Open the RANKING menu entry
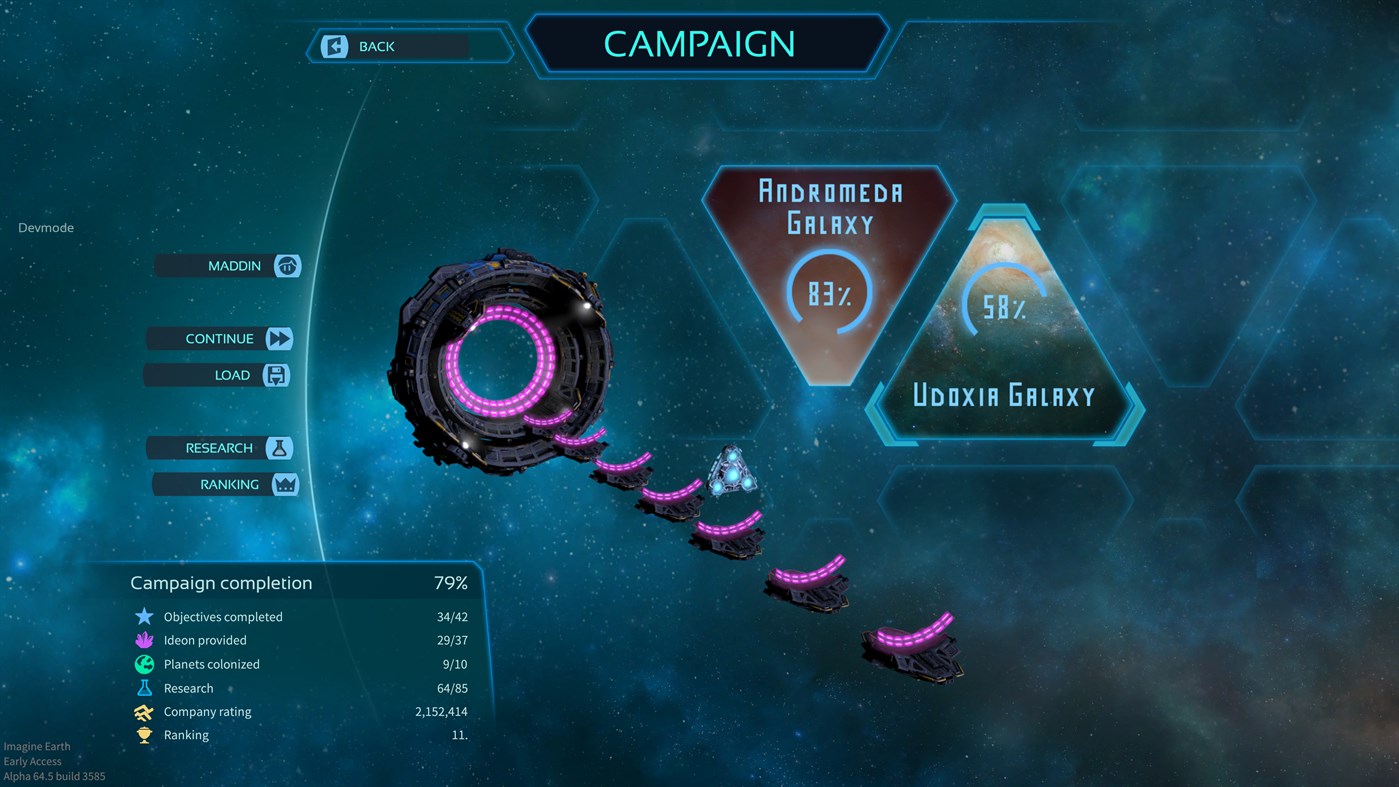The height and width of the screenshot is (787, 1399). pyautogui.click(x=229, y=484)
